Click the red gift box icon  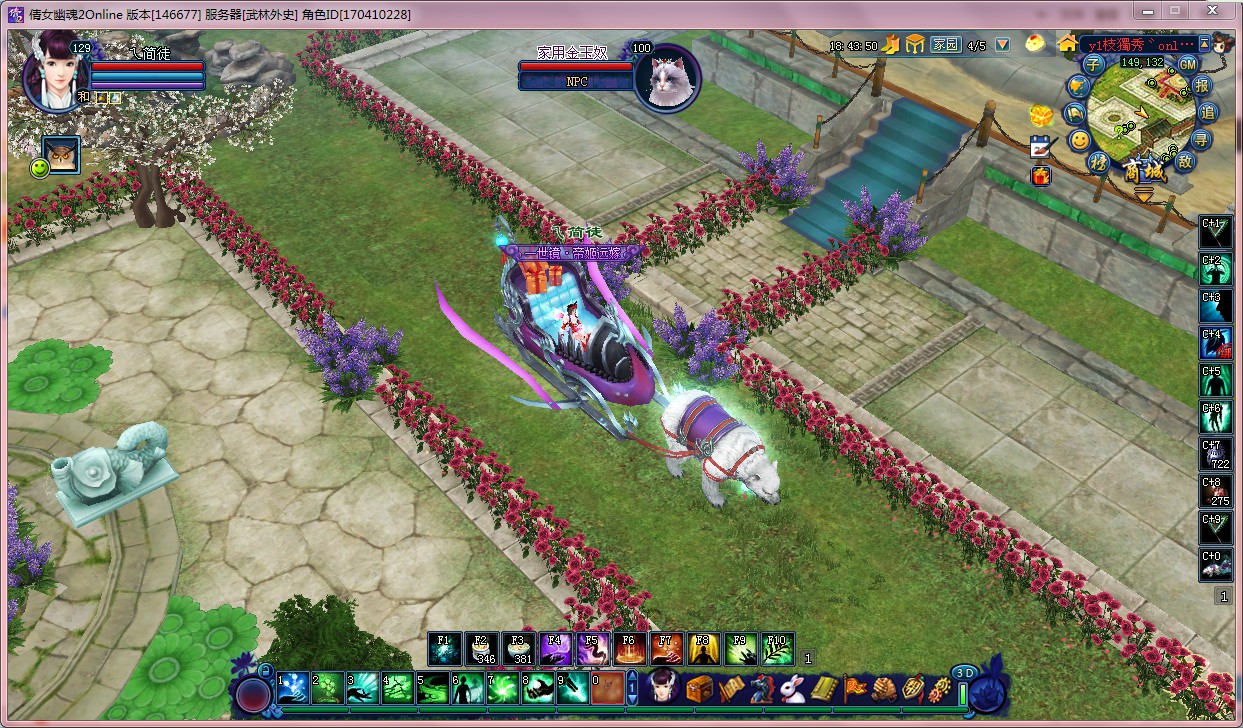pos(1041,176)
